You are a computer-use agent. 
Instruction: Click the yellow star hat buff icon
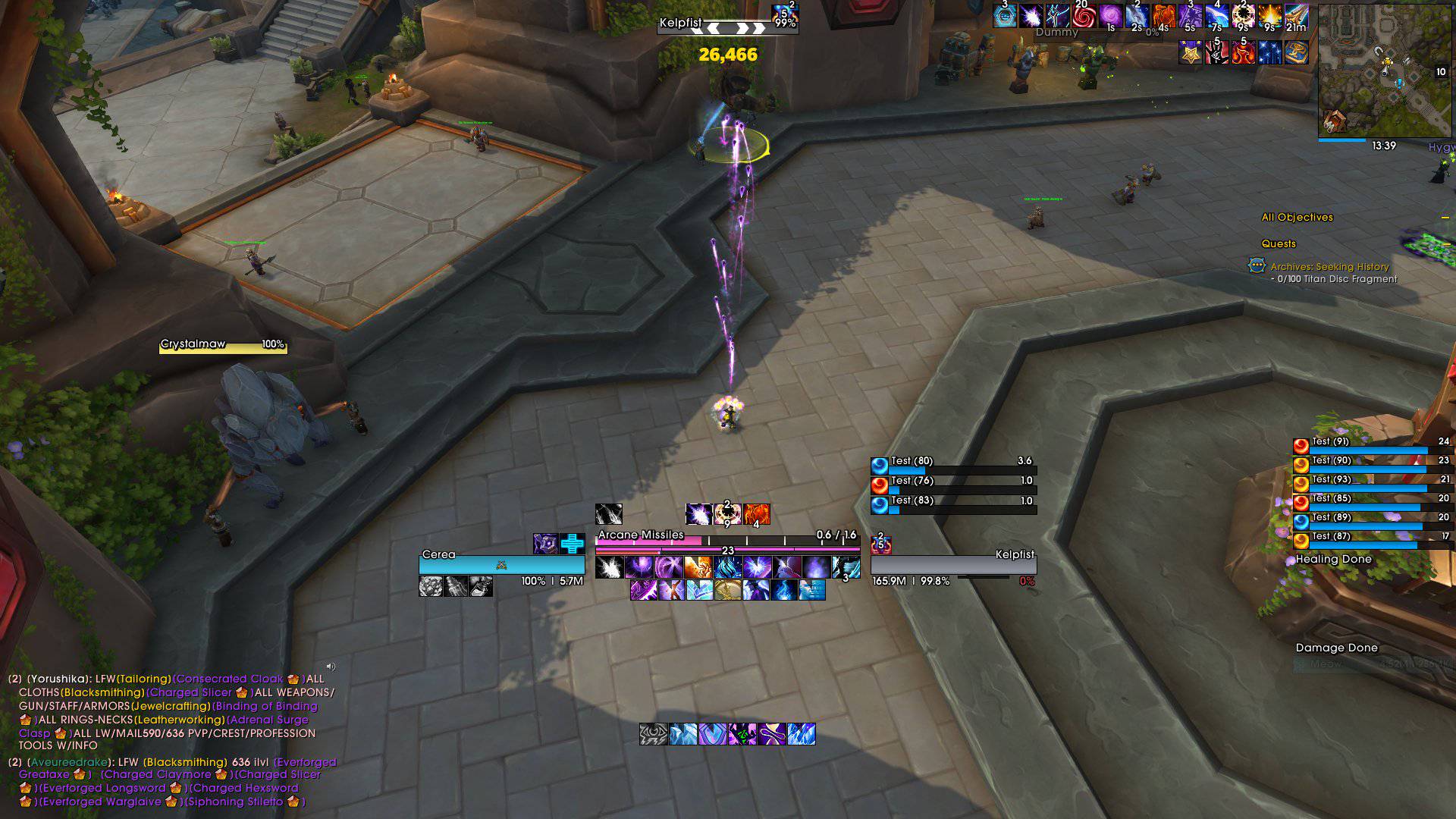[1190, 52]
